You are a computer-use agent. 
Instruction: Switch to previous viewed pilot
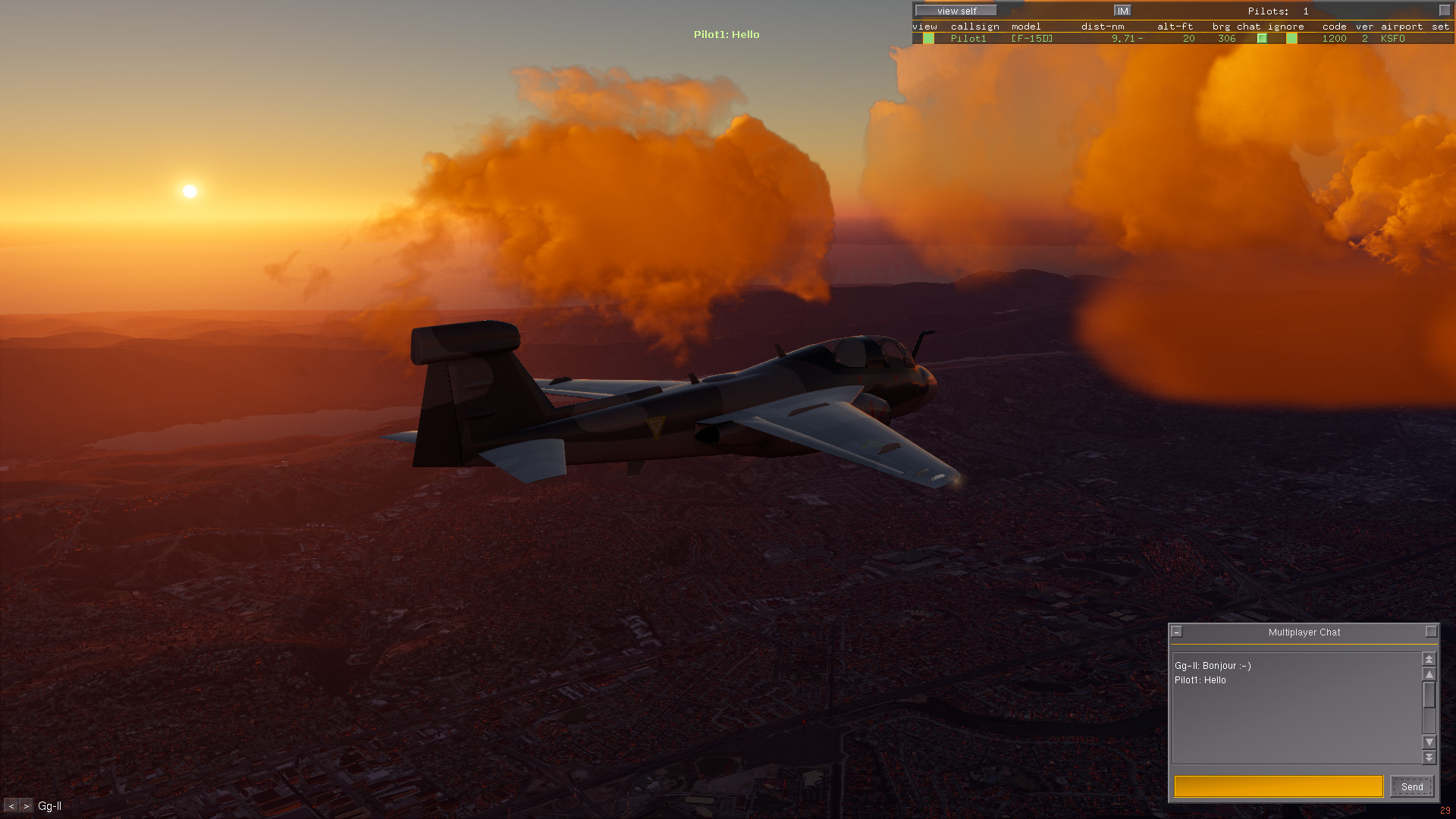point(11,806)
